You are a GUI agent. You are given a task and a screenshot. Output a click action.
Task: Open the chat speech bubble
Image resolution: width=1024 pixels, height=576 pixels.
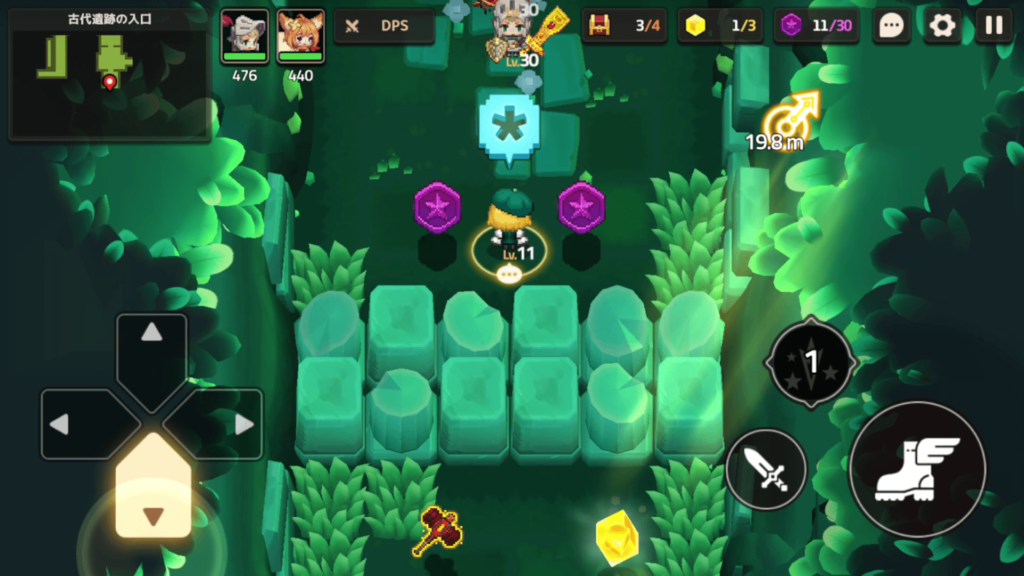(890, 26)
